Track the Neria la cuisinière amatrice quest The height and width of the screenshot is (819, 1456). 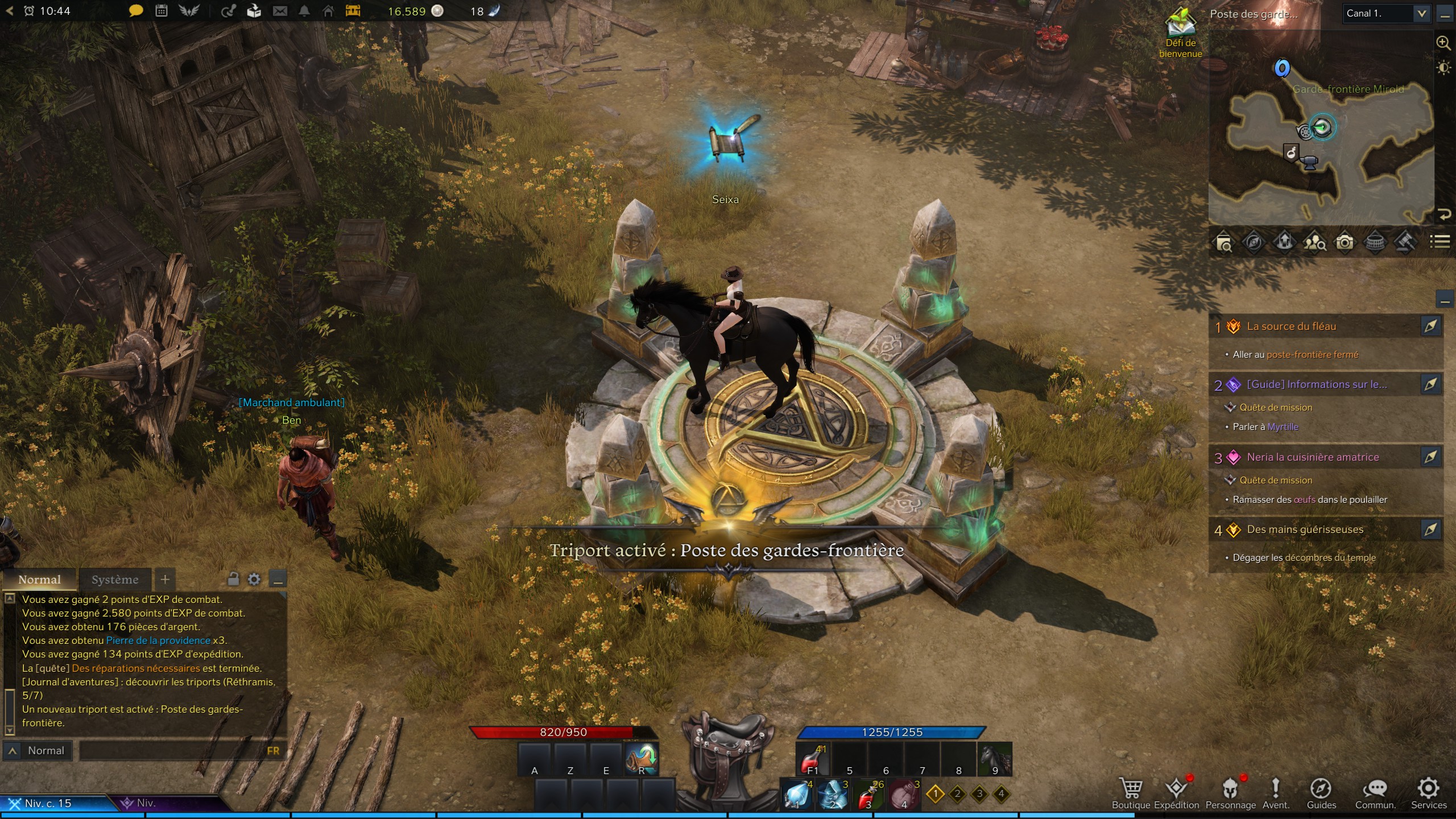[1430, 457]
